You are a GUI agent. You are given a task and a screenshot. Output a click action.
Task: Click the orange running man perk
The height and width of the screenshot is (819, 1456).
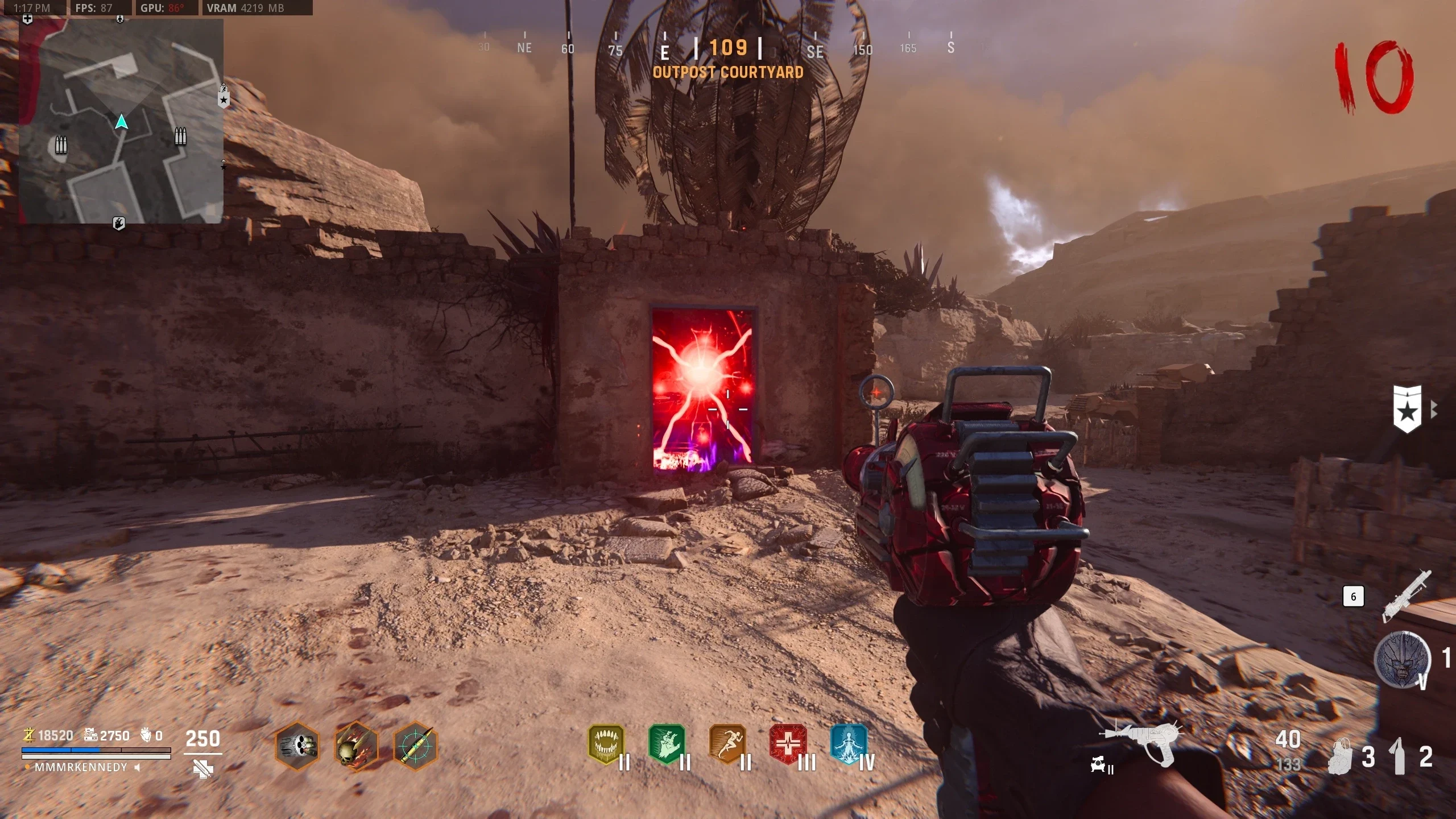(728, 744)
